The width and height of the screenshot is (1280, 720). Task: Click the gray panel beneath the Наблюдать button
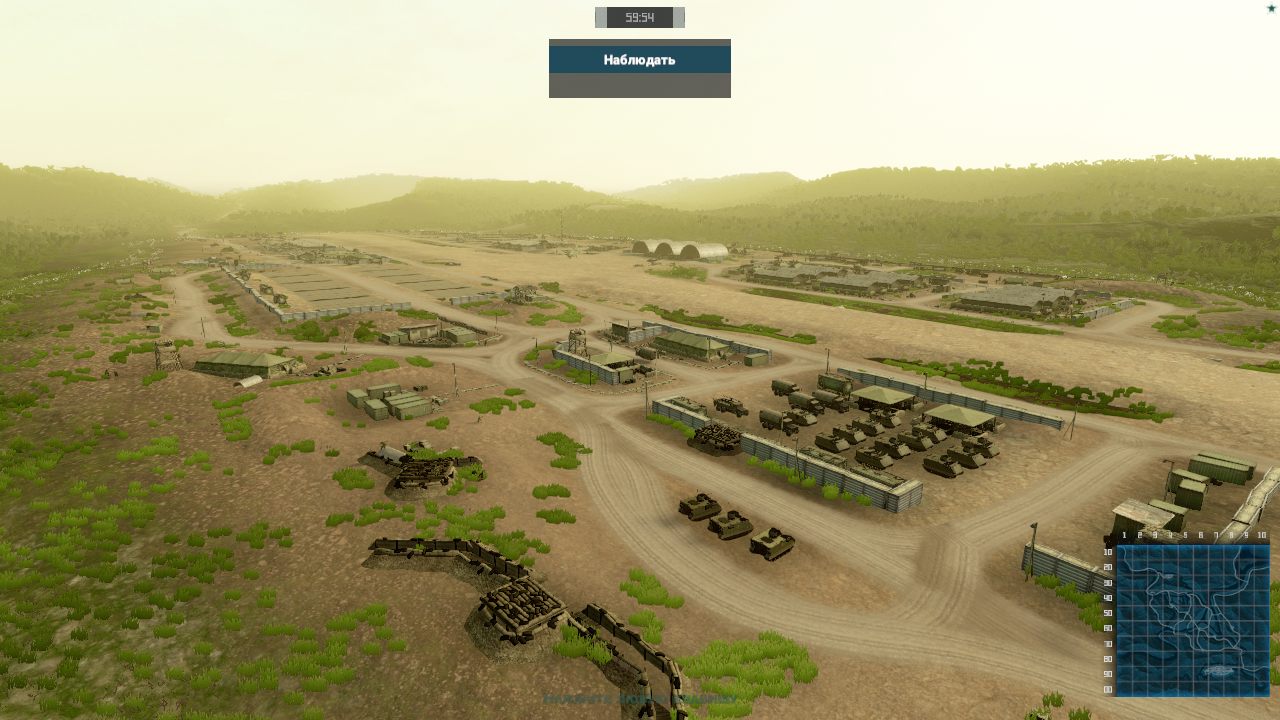click(639, 88)
